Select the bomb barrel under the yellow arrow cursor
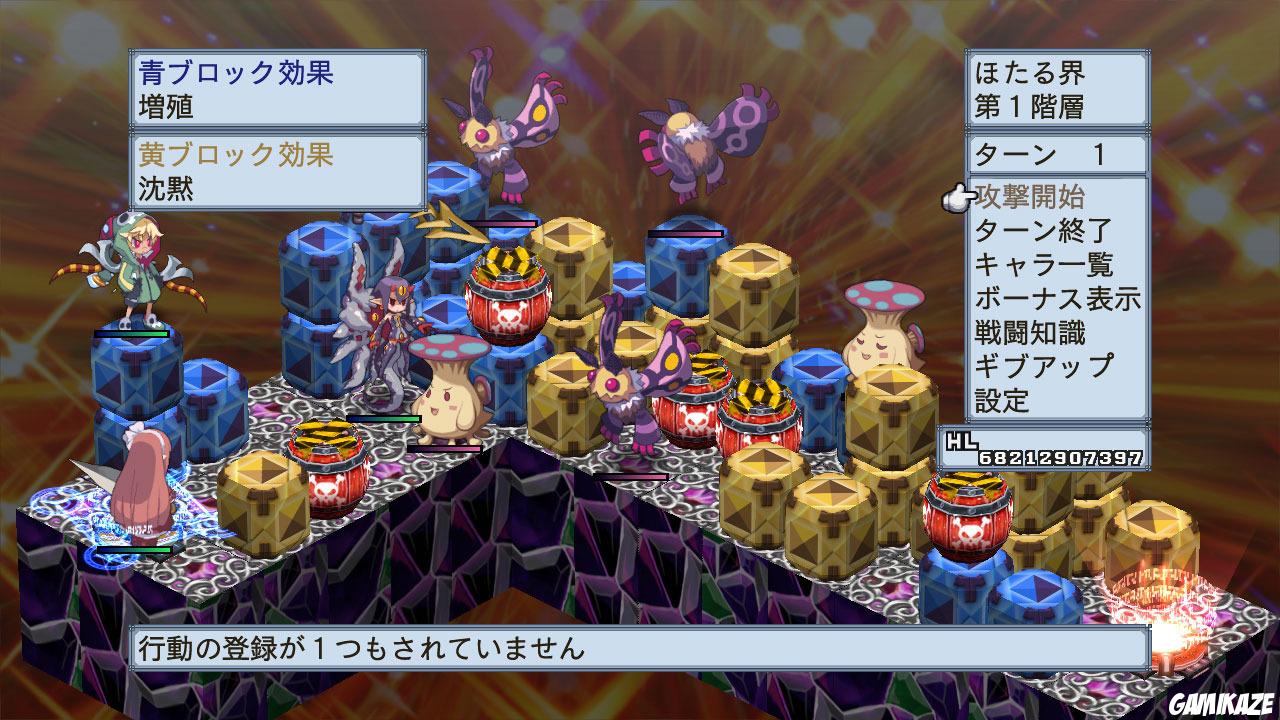This screenshot has height=720, width=1280. click(506, 290)
